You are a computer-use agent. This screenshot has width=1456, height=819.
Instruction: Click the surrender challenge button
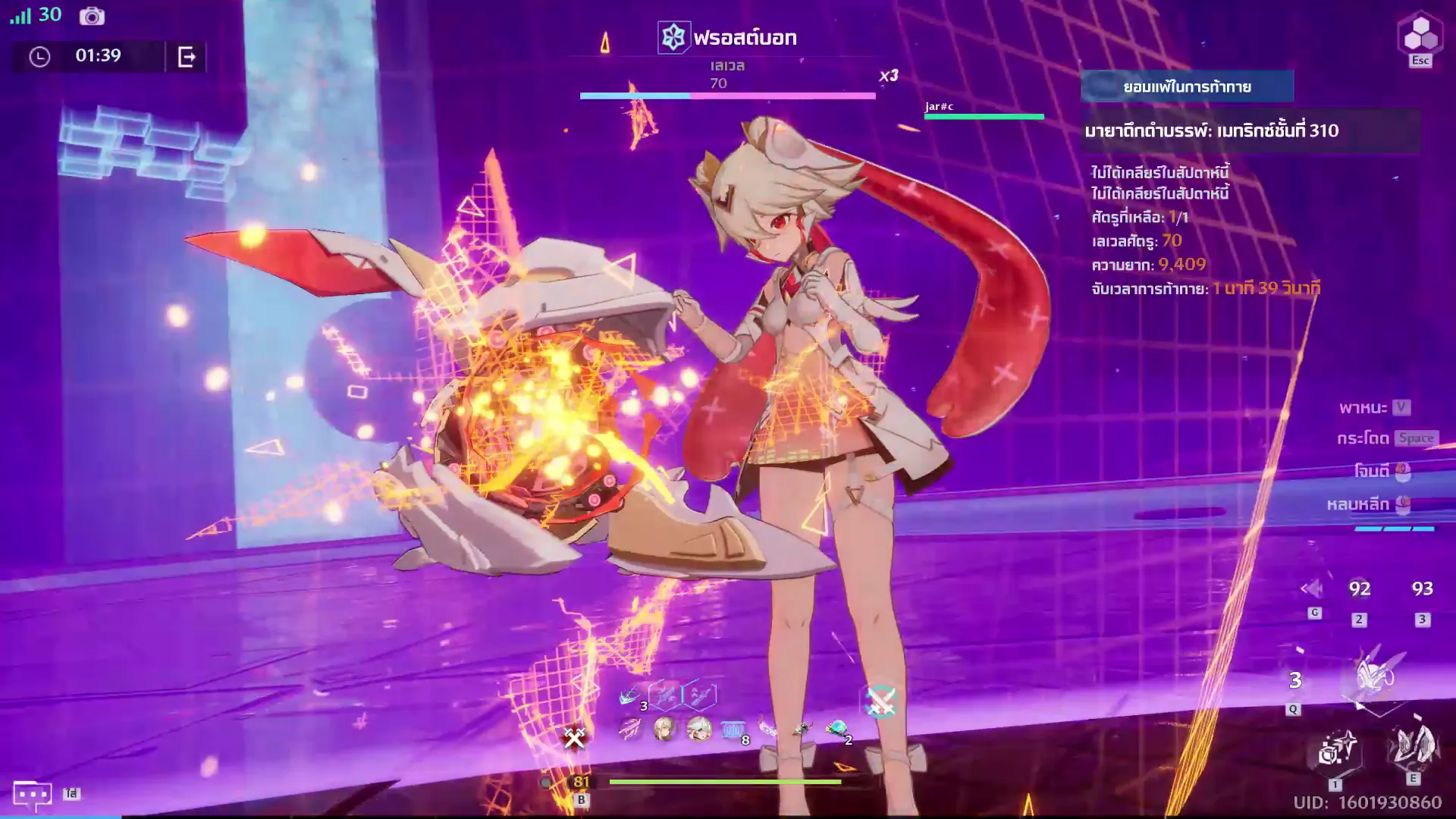1187,86
